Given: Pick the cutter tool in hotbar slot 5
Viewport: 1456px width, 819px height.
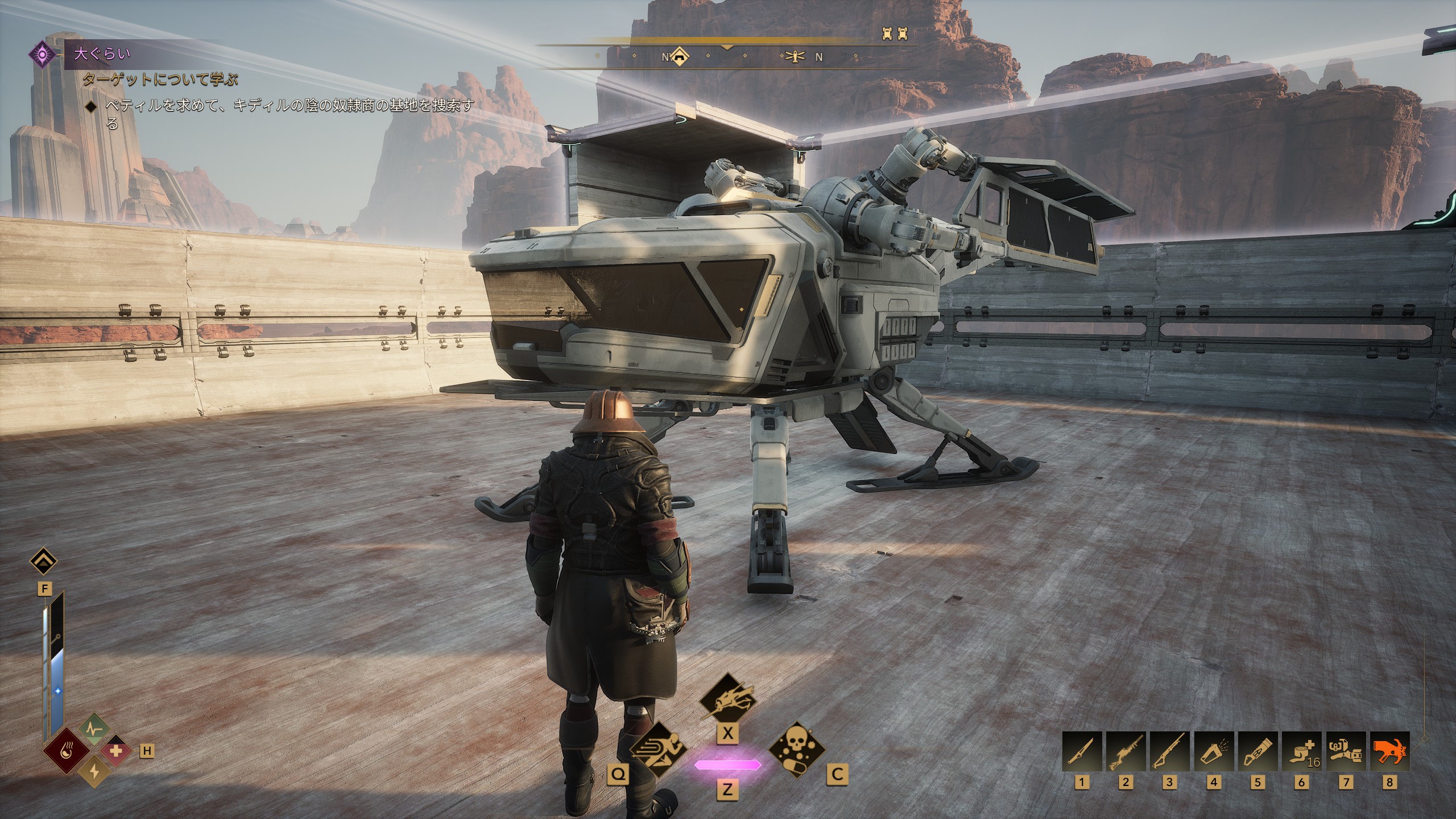Looking at the screenshot, I should pos(1257,751).
